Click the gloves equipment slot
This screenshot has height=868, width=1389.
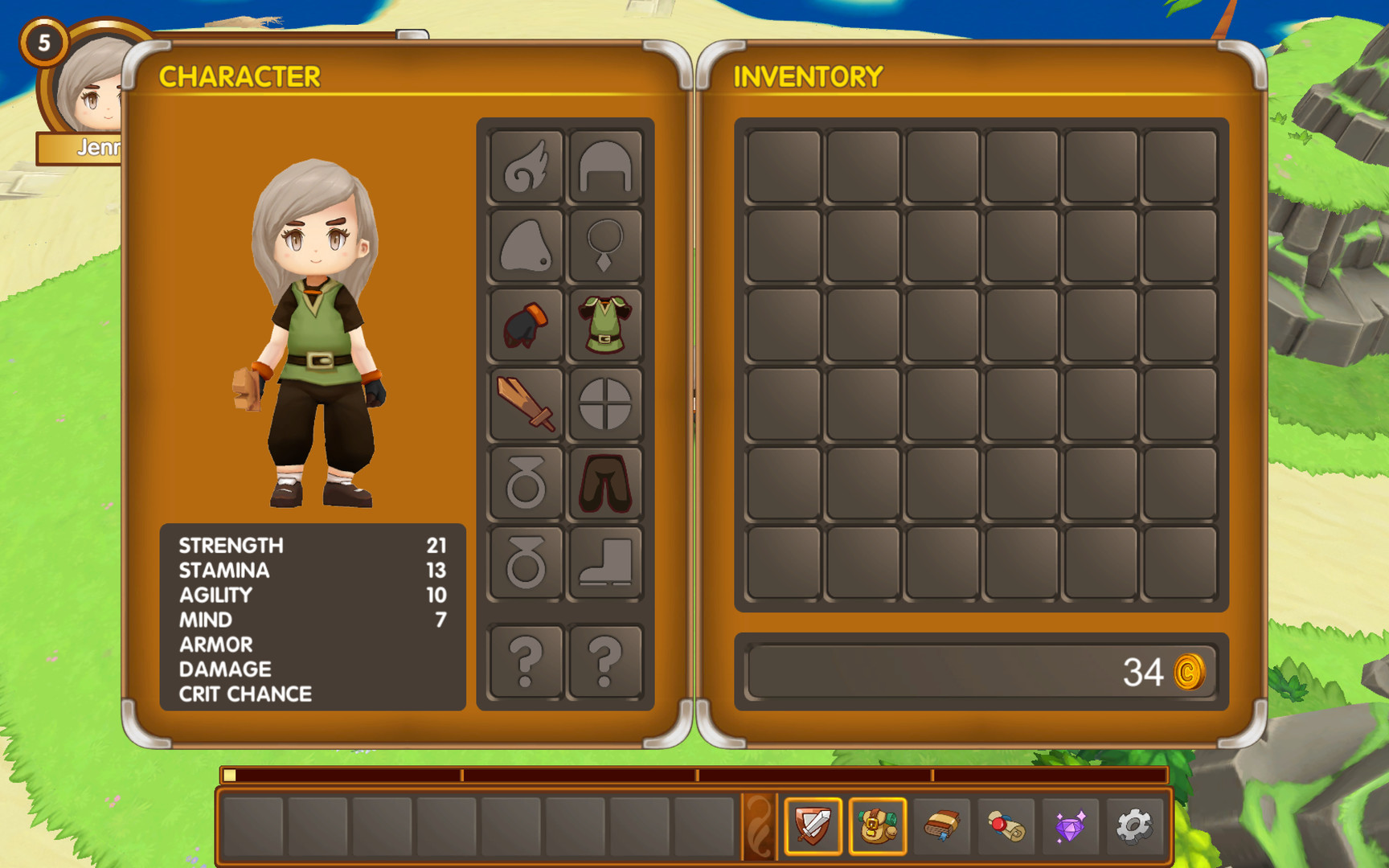(527, 325)
